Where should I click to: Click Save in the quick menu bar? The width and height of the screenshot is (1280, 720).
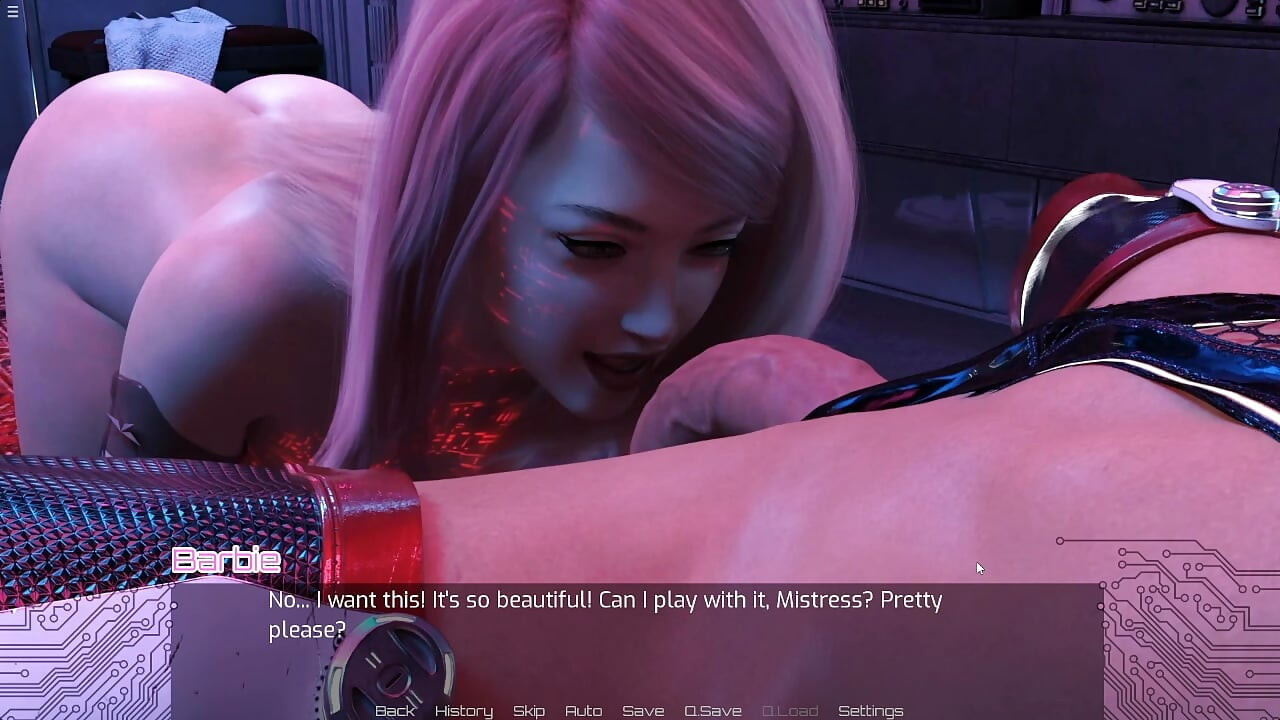coord(644,710)
